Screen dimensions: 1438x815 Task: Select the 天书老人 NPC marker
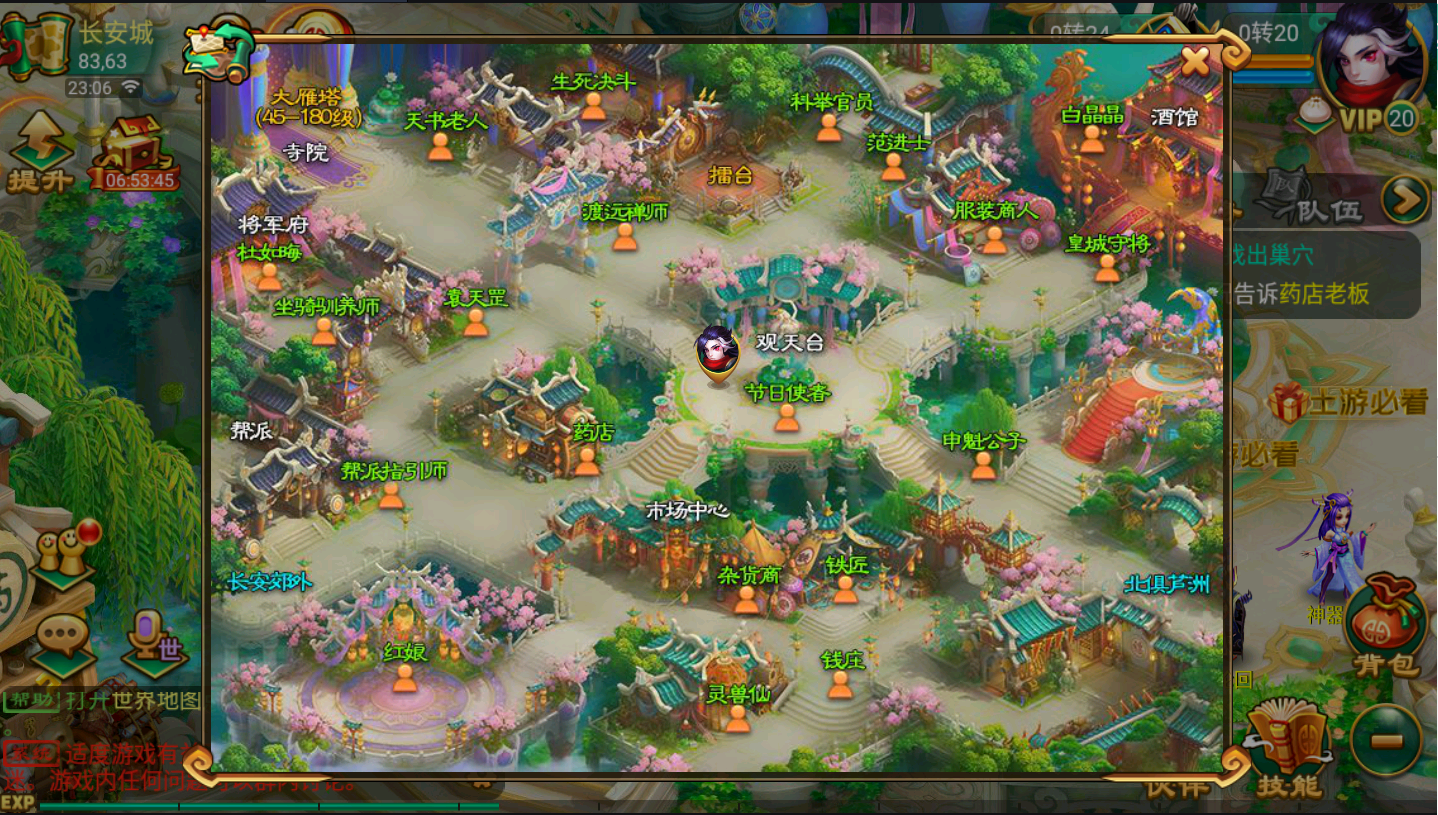coord(441,146)
